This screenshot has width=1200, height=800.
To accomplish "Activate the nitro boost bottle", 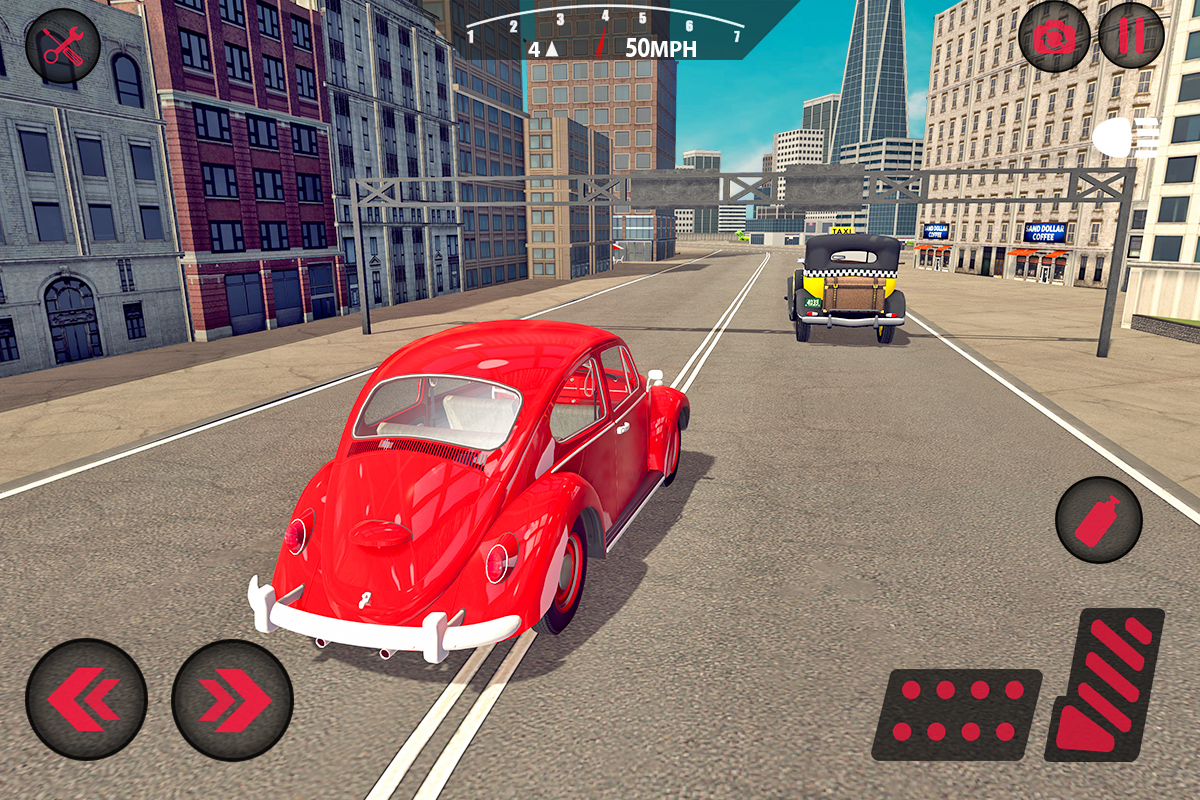I will [1098, 520].
